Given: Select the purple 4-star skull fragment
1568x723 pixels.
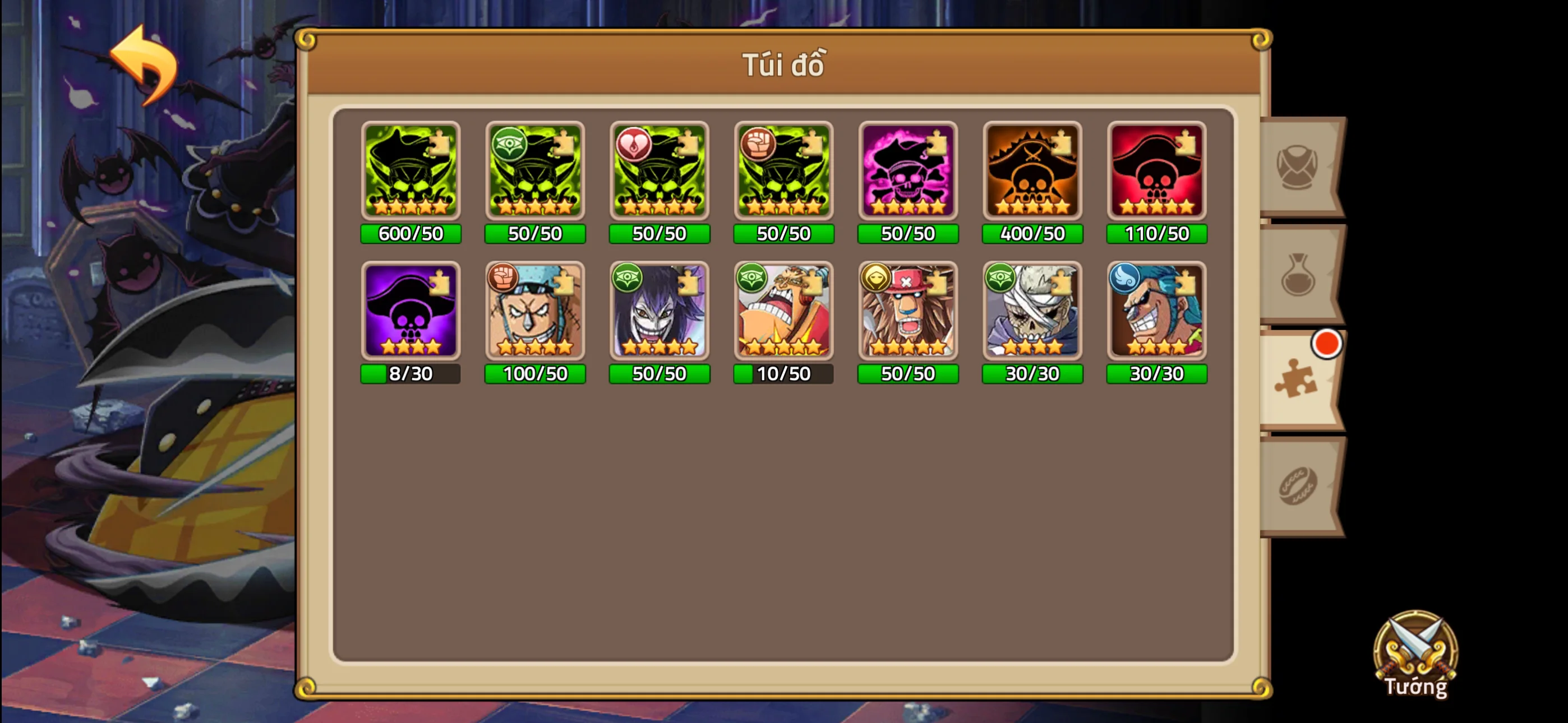Looking at the screenshot, I should click(x=411, y=312).
